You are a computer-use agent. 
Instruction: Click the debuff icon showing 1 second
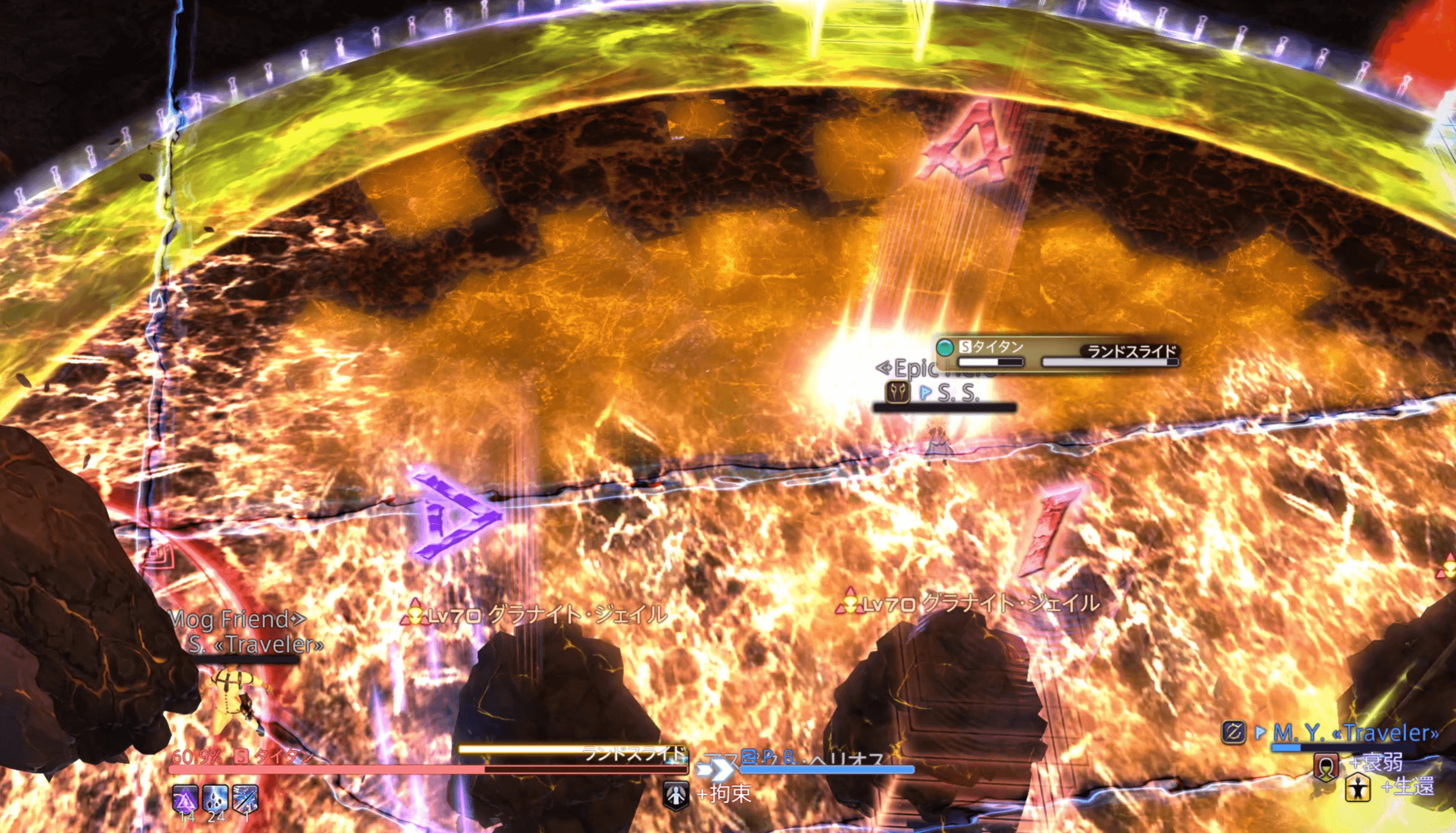pyautogui.click(x=245, y=798)
